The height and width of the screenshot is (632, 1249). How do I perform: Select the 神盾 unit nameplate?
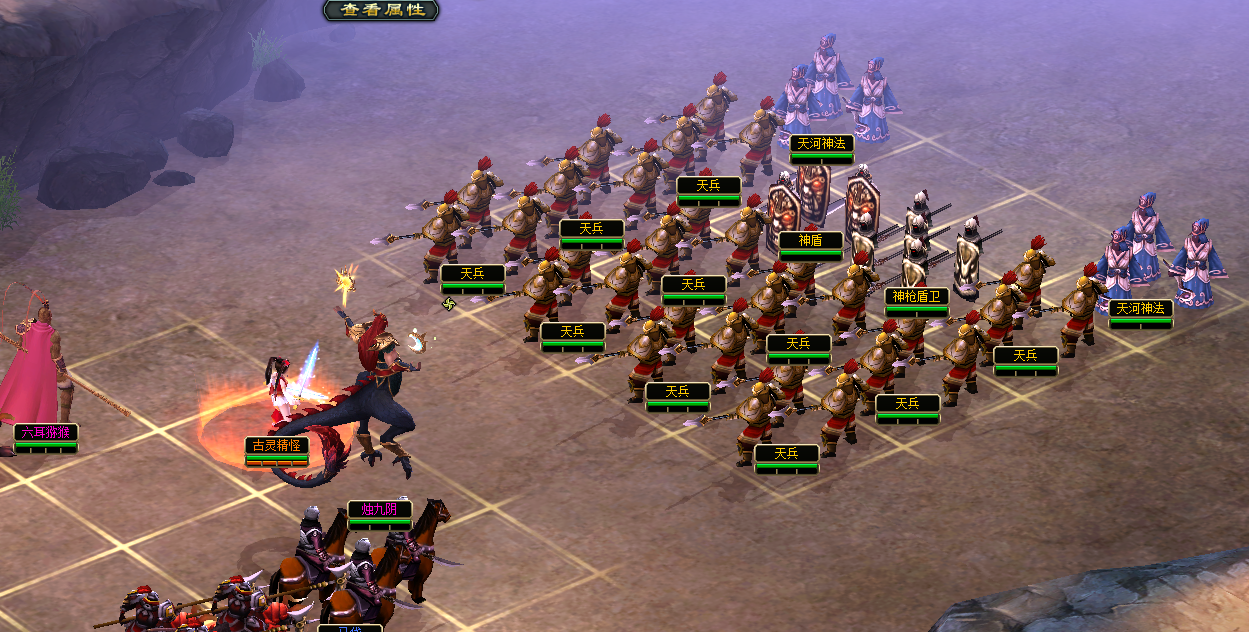[x=811, y=240]
